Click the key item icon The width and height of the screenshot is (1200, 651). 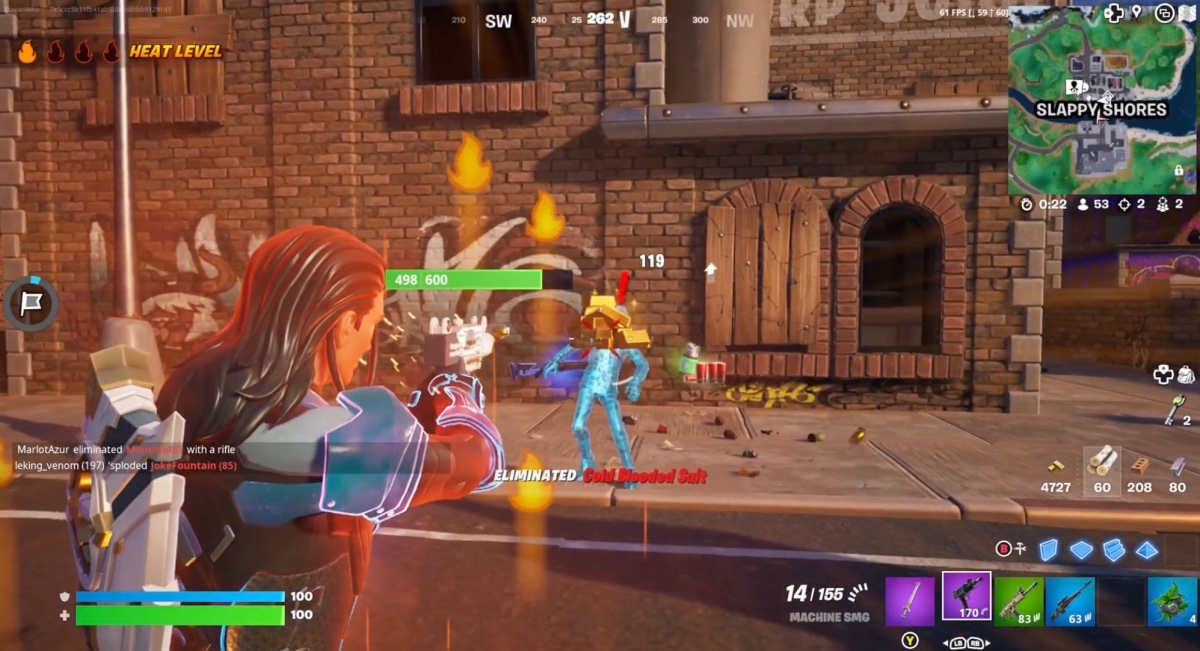[1175, 409]
